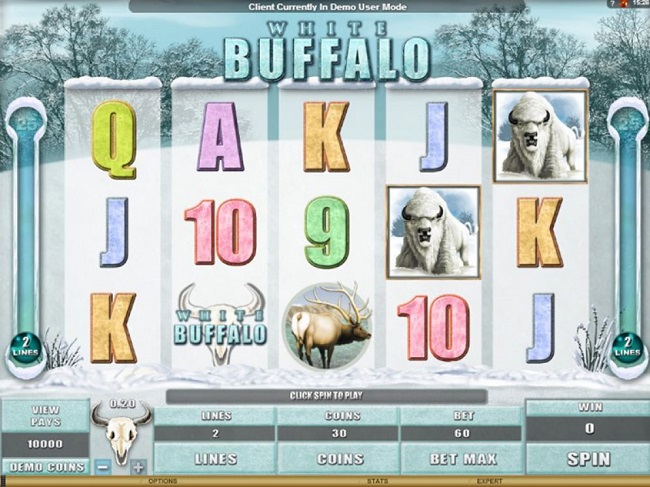650x487 pixels.
Task: Click the BET MAX button
Action: click(x=460, y=458)
